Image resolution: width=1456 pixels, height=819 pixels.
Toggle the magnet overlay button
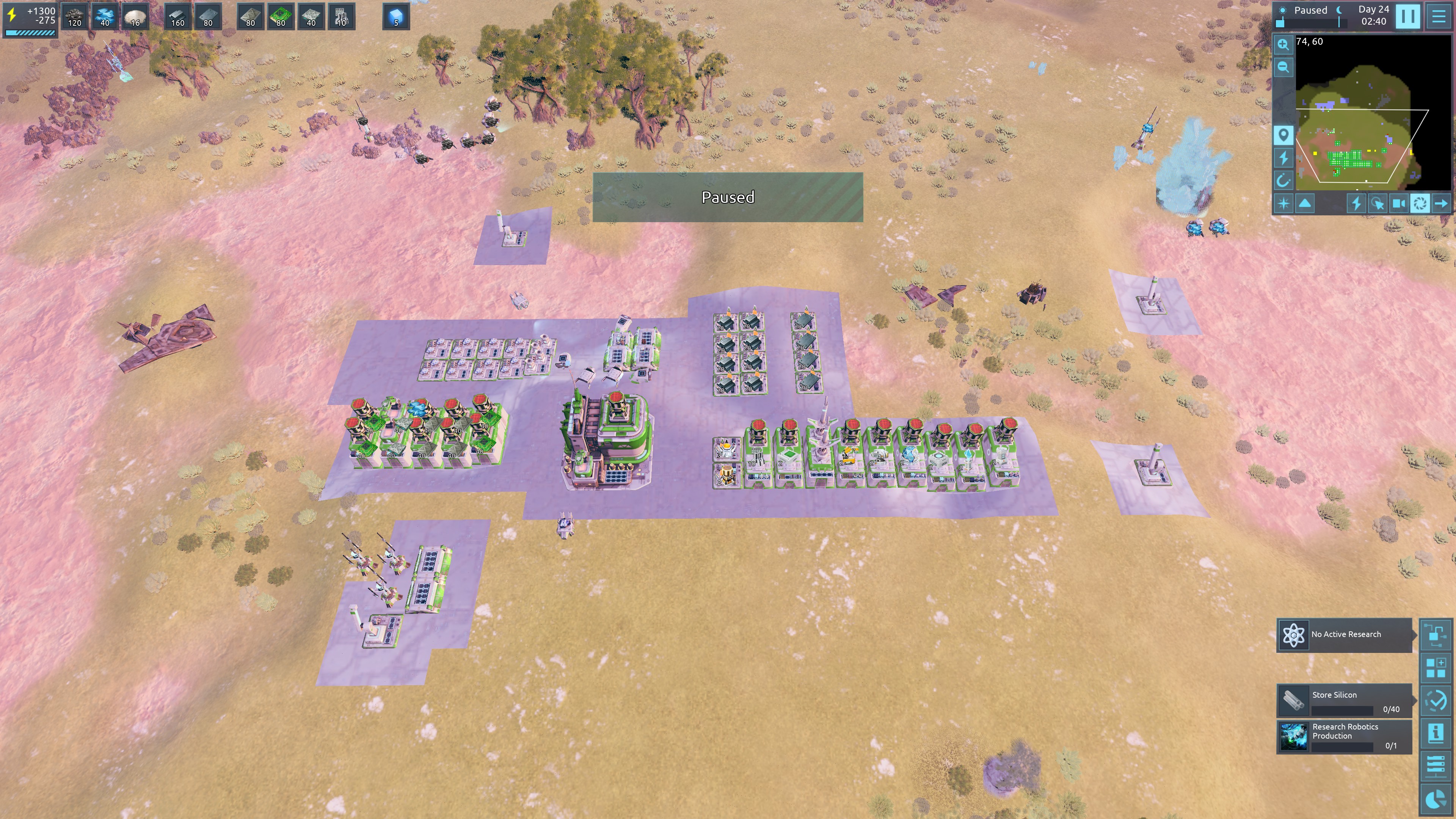1283,181
